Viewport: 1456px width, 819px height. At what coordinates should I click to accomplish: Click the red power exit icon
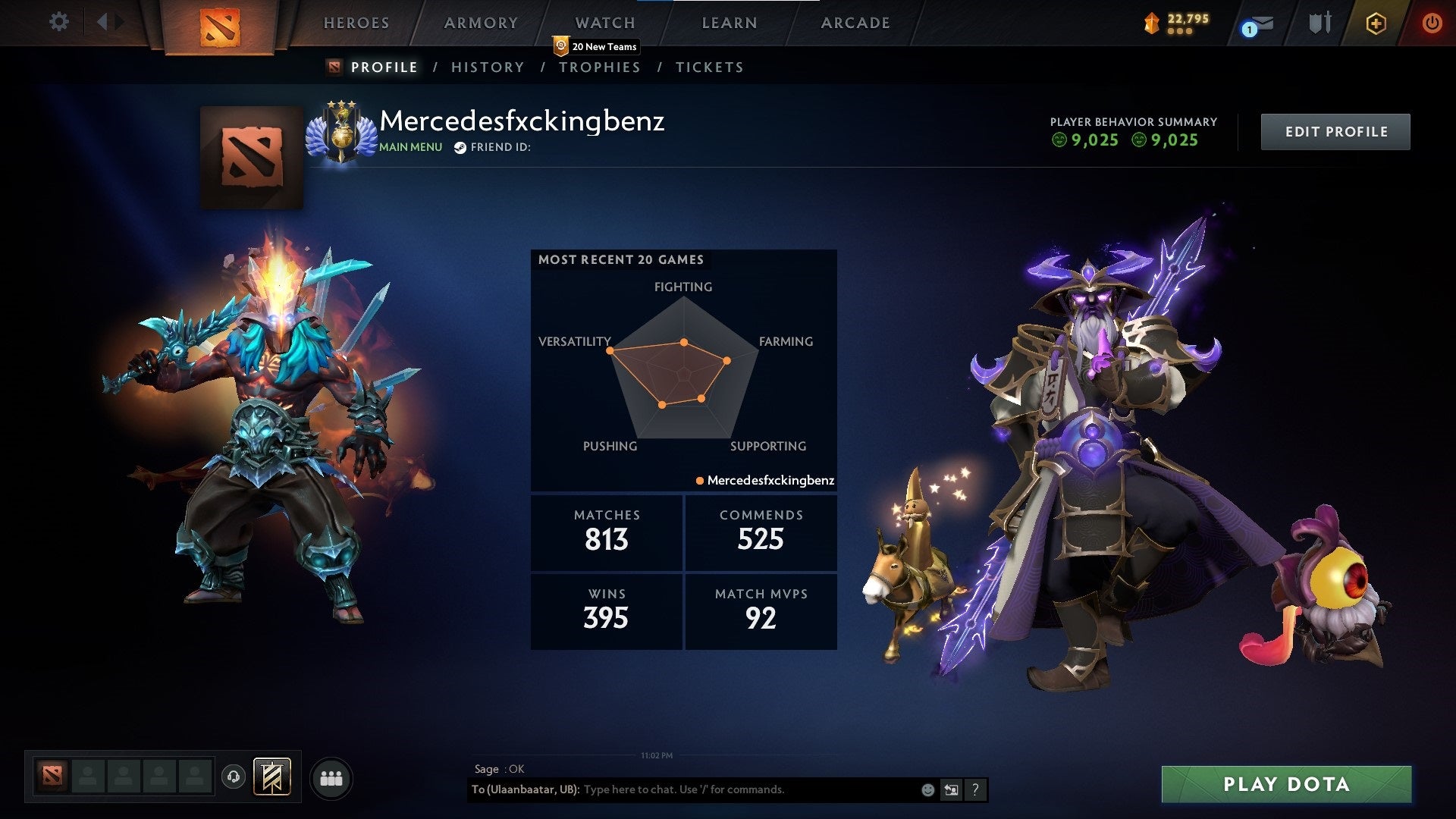[x=1432, y=23]
